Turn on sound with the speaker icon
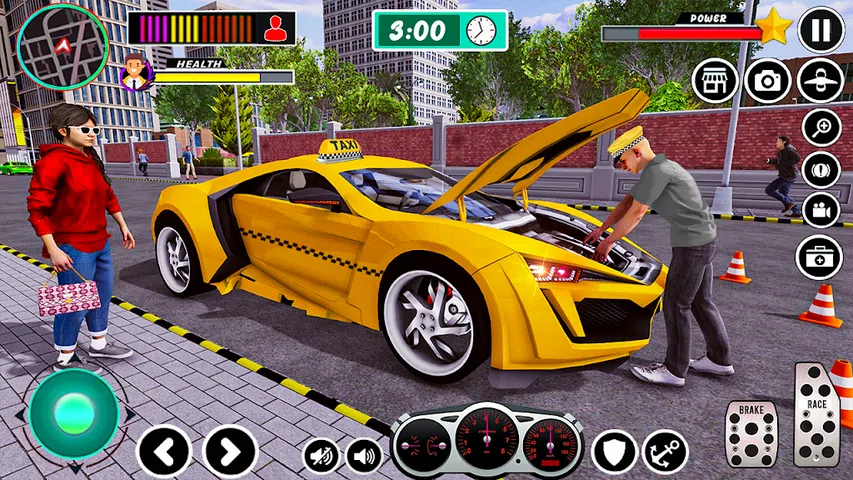This screenshot has width=853, height=480. [364, 456]
